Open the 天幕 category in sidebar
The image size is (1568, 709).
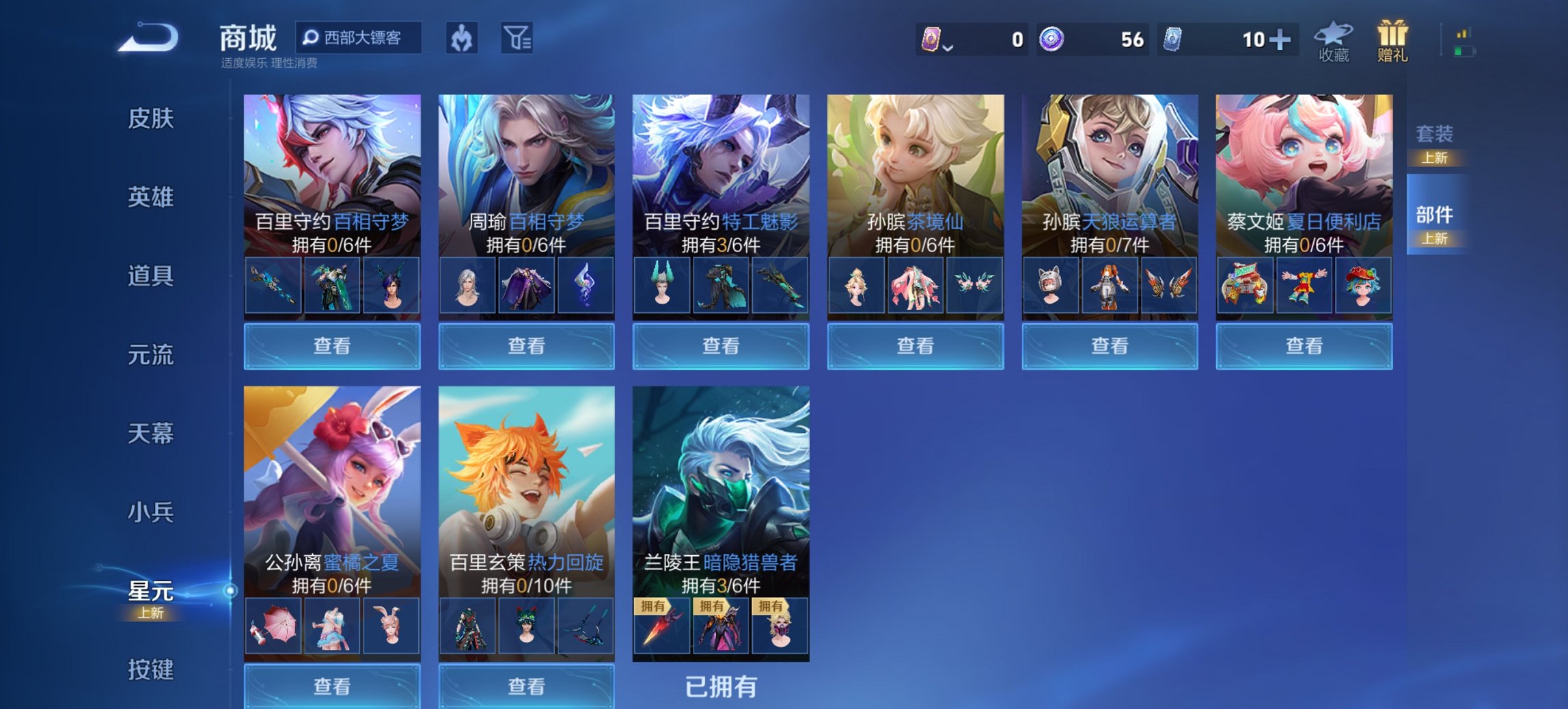tap(150, 433)
